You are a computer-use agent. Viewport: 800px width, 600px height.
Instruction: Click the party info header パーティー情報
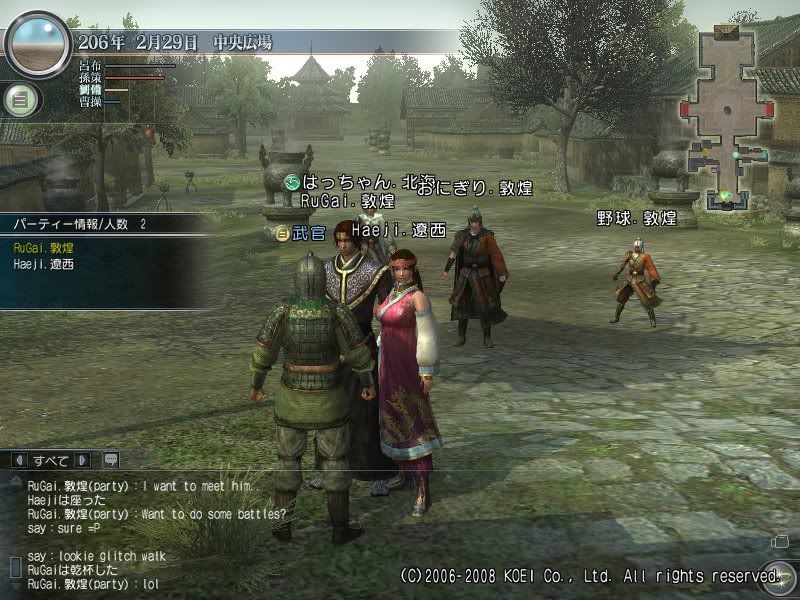(x=58, y=224)
